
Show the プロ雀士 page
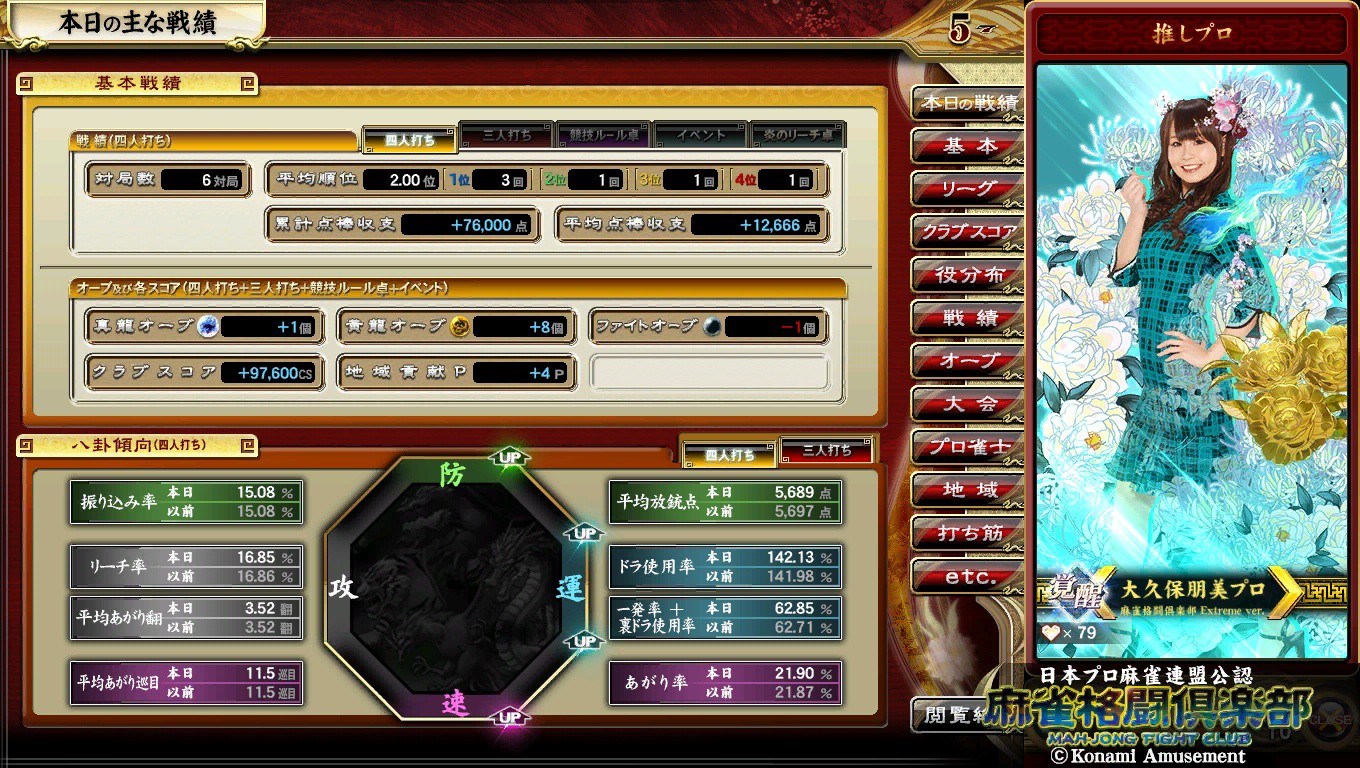pos(968,447)
